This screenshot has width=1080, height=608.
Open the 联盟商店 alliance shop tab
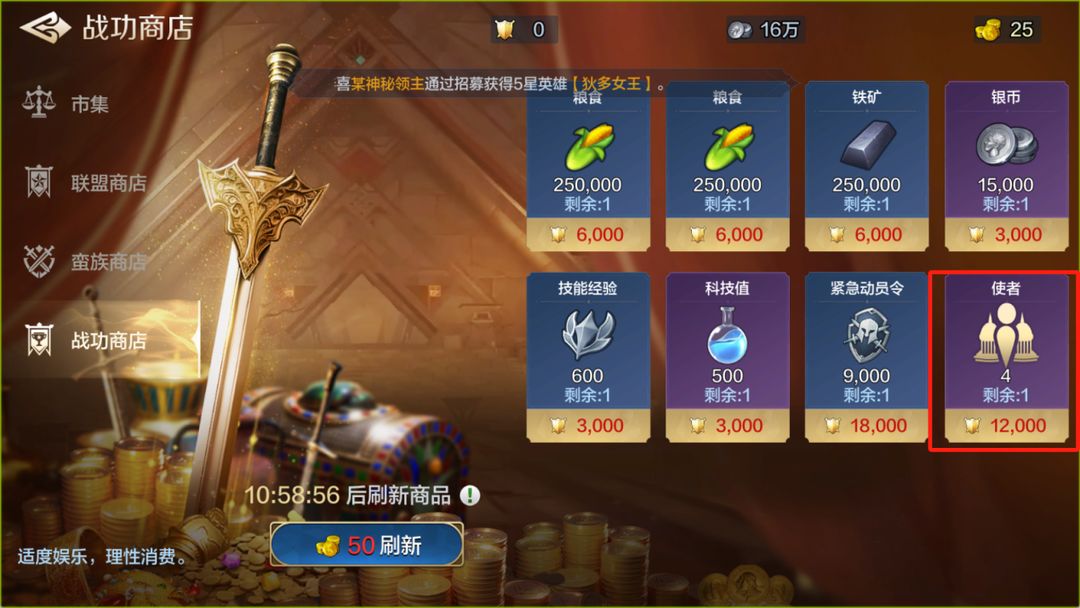108,183
